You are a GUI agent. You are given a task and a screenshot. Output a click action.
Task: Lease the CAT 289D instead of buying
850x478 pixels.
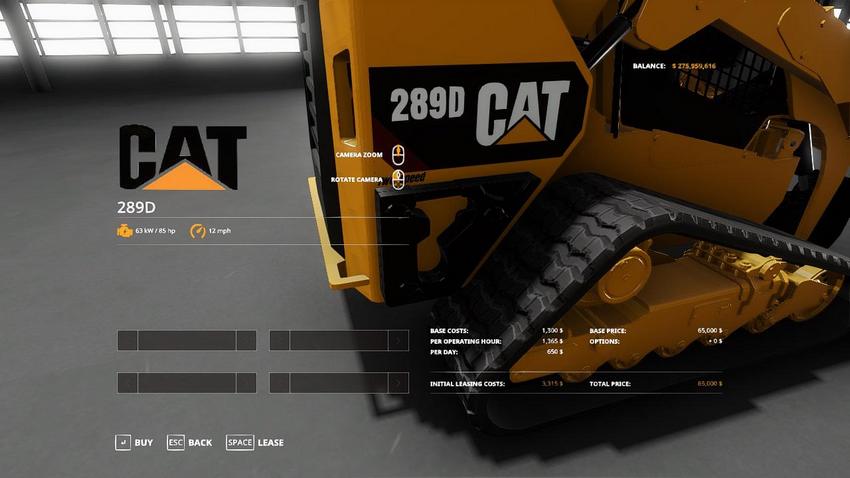pos(255,442)
